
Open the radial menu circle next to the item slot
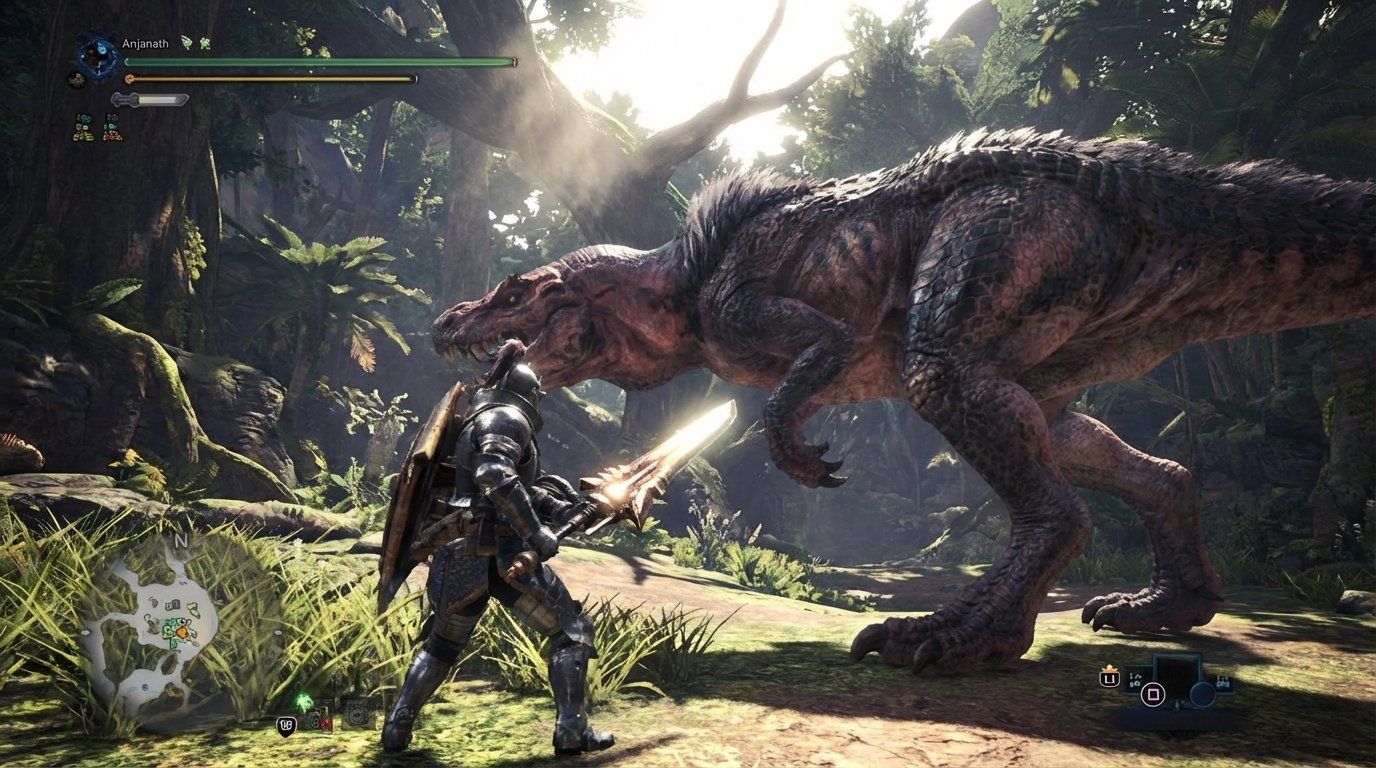[x=1200, y=695]
